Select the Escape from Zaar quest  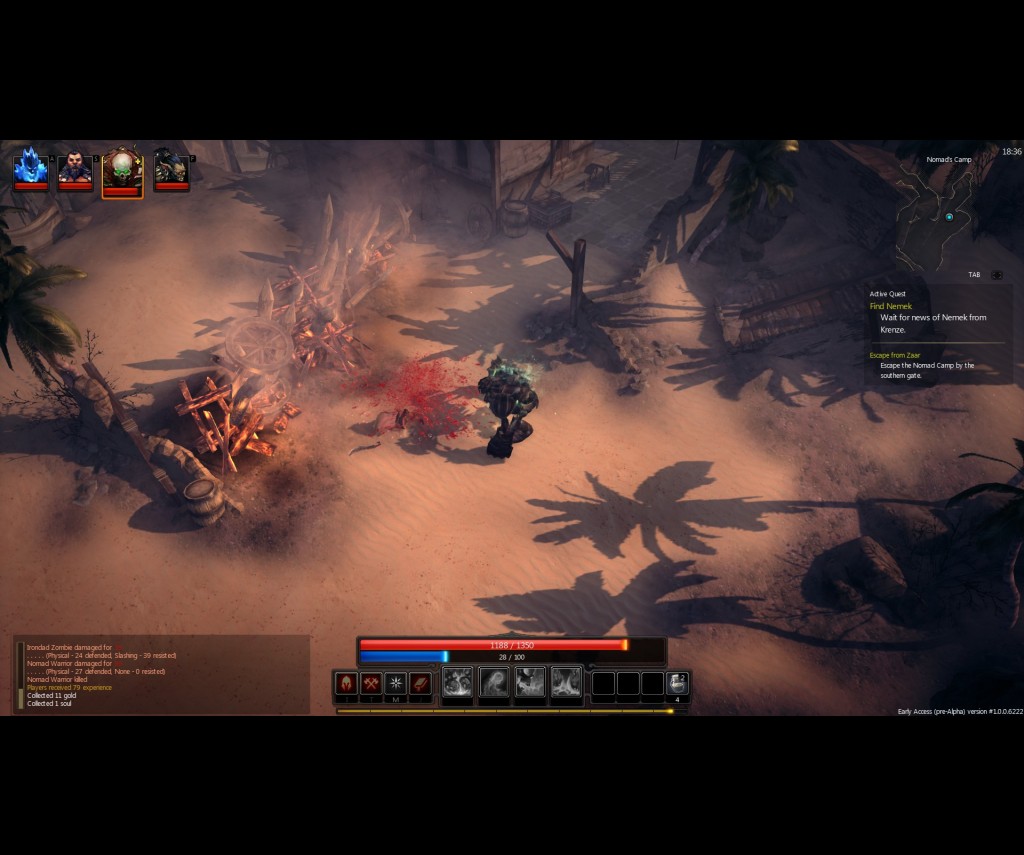pyautogui.click(x=895, y=355)
